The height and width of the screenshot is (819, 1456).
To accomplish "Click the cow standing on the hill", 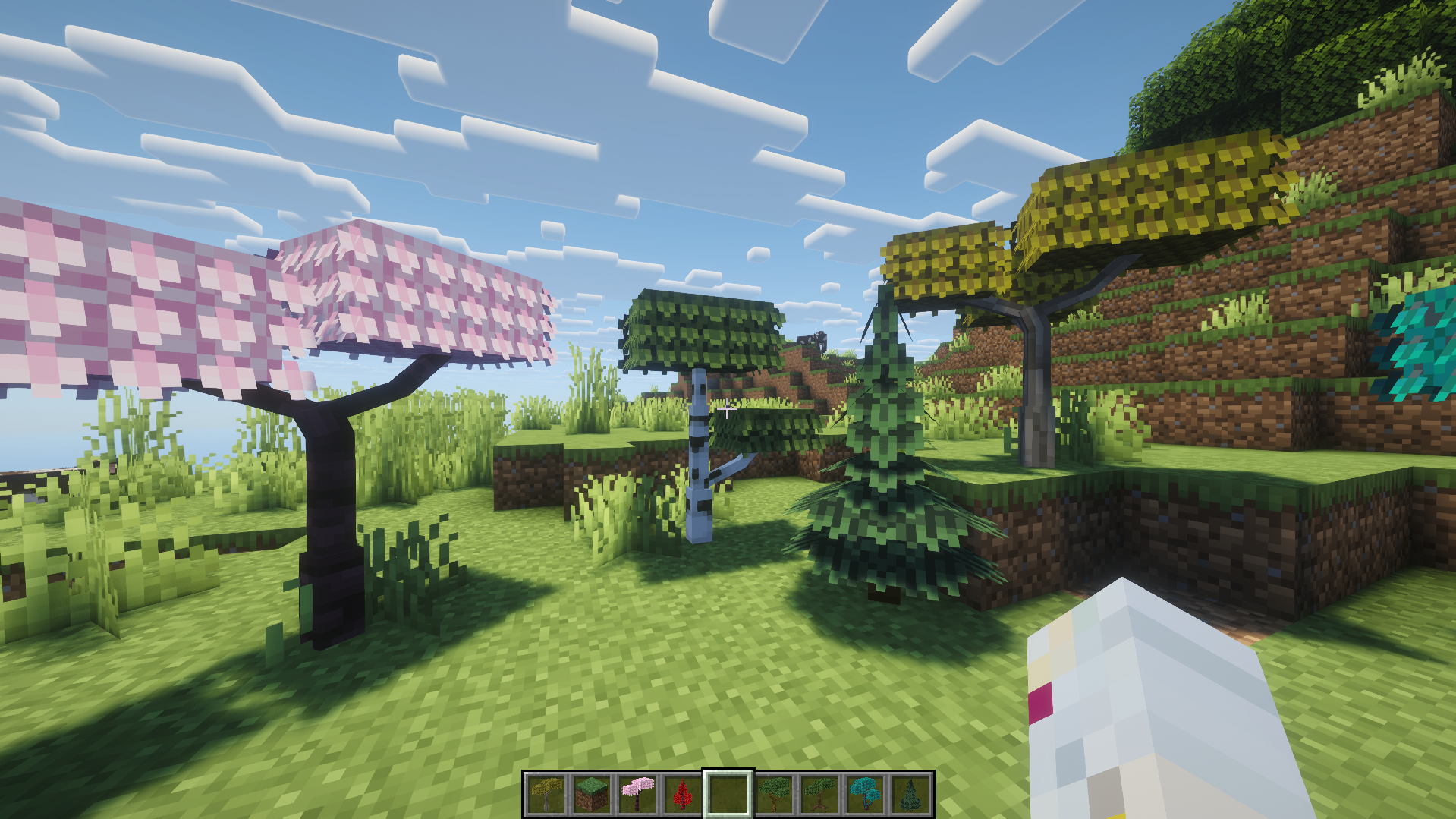I will pos(812,339).
